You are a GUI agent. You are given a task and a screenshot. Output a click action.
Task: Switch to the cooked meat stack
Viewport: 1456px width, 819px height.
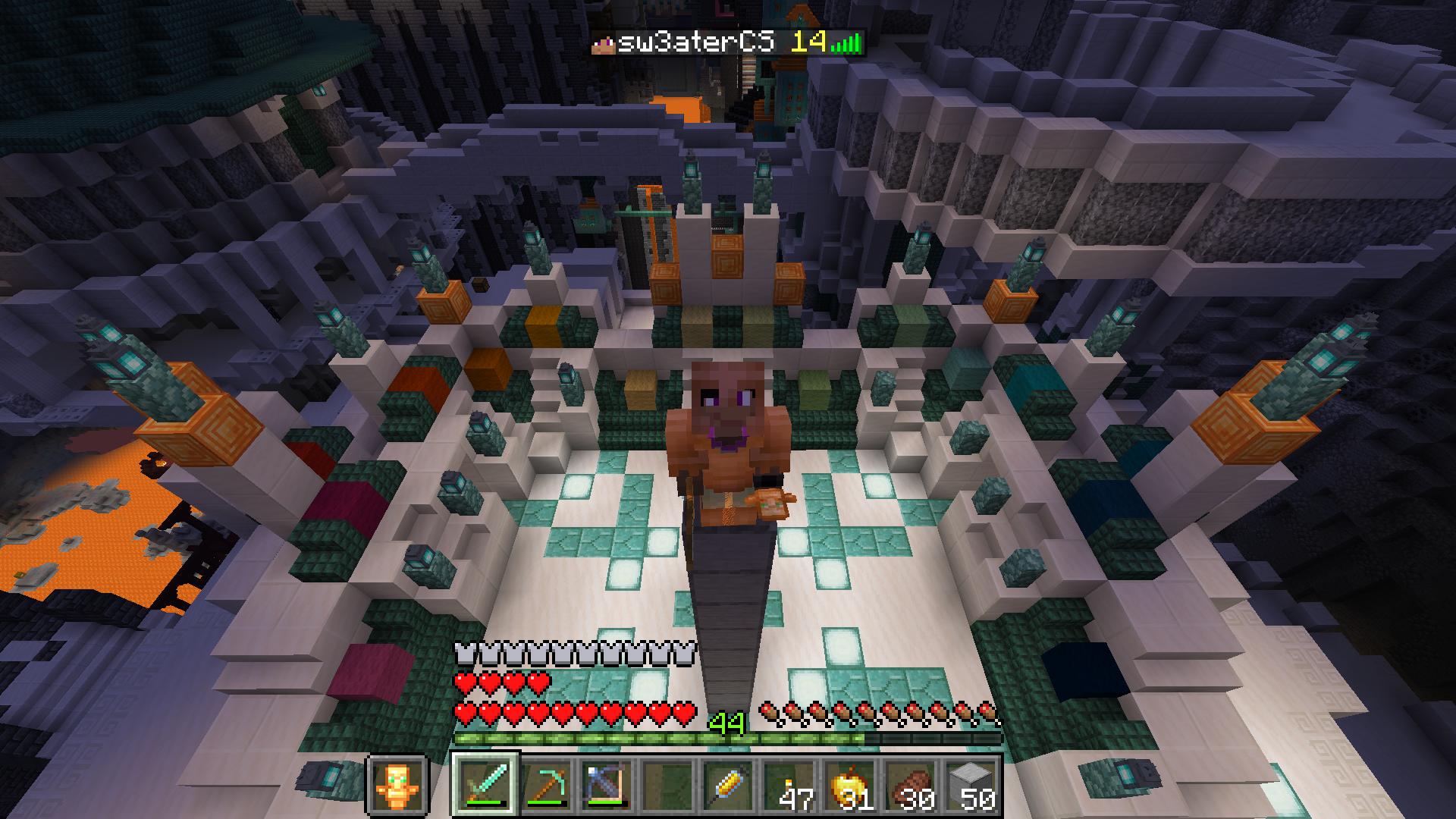tap(910, 784)
